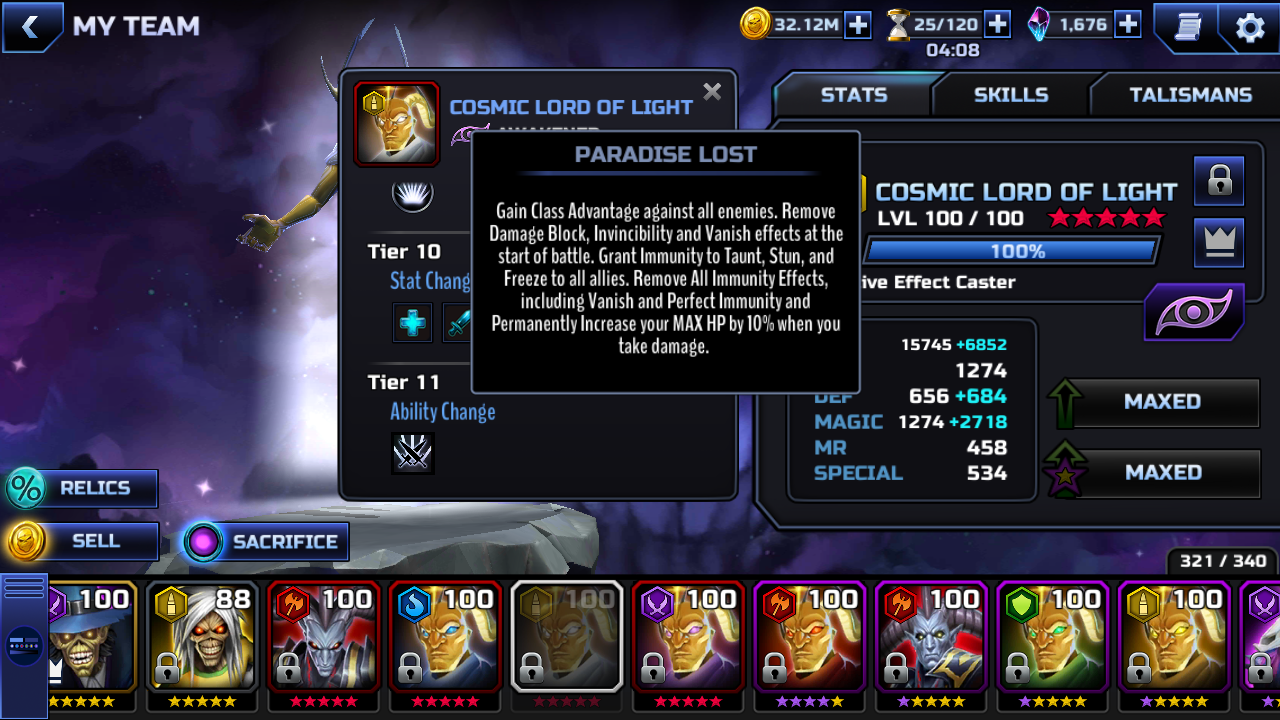1280x720 pixels.
Task: Sell the selected character
Action: pos(82,541)
